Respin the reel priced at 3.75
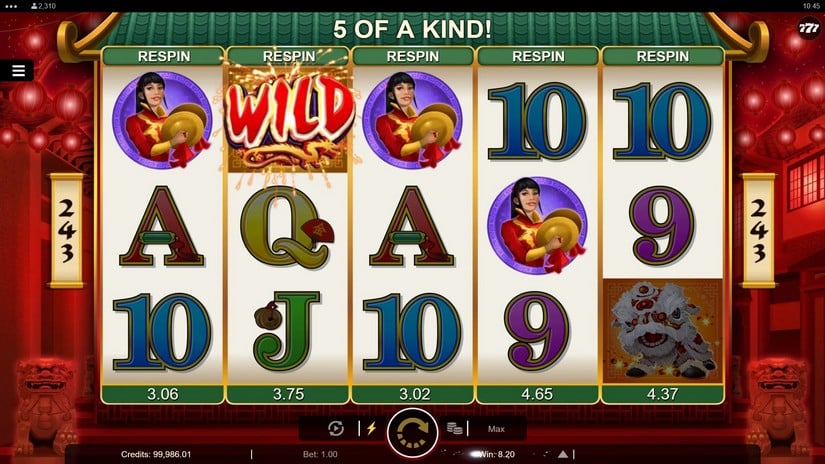The image size is (825, 464). [x=287, y=394]
